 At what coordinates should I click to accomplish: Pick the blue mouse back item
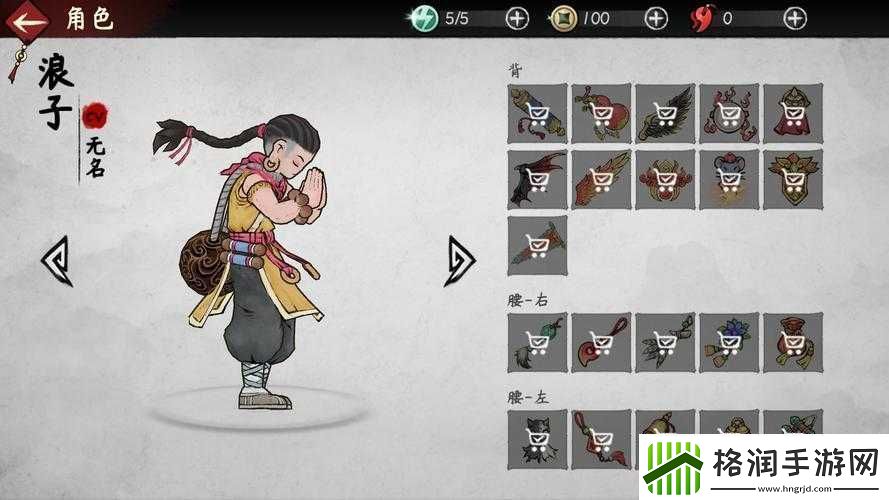pyautogui.click(x=729, y=179)
